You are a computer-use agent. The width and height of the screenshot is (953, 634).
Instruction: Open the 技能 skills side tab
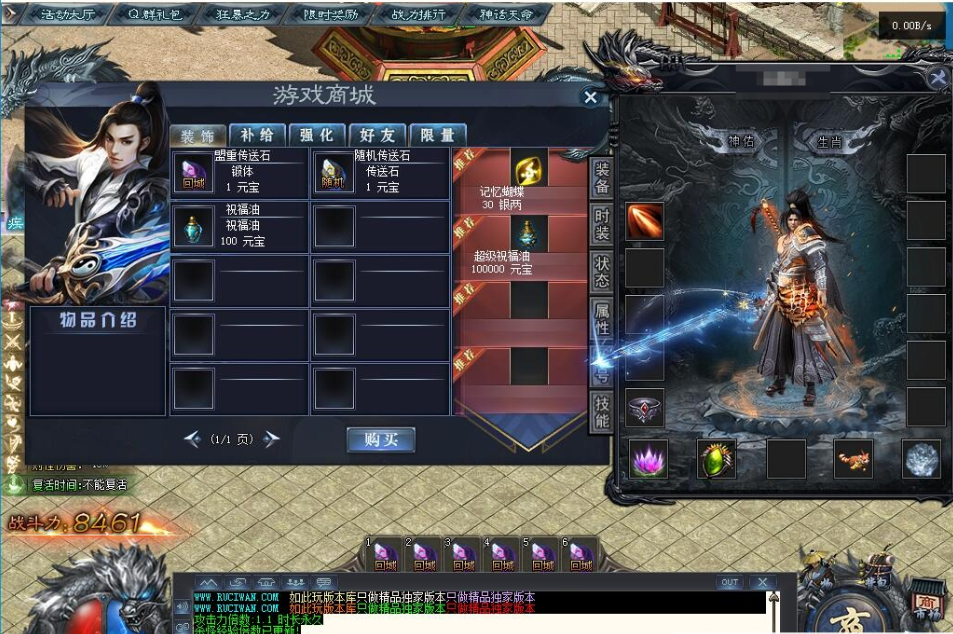[602, 411]
